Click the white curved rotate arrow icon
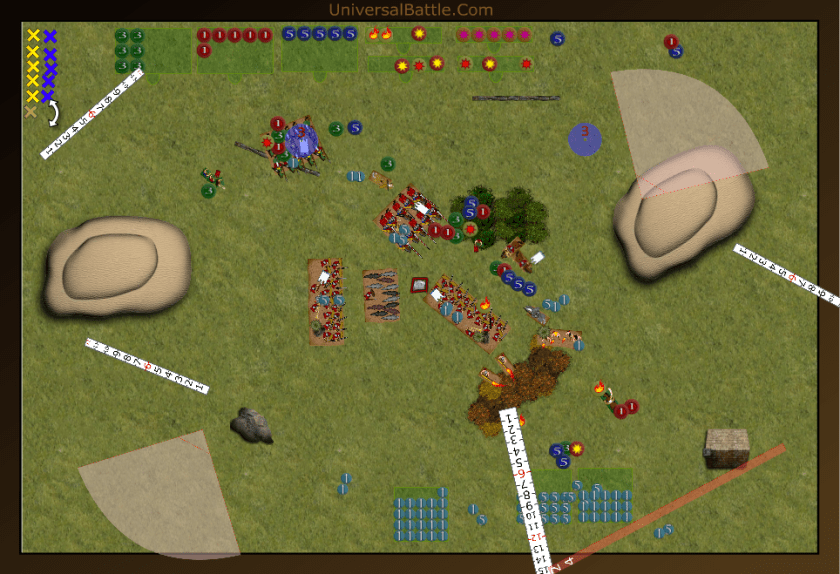840x574 pixels. pos(52,113)
